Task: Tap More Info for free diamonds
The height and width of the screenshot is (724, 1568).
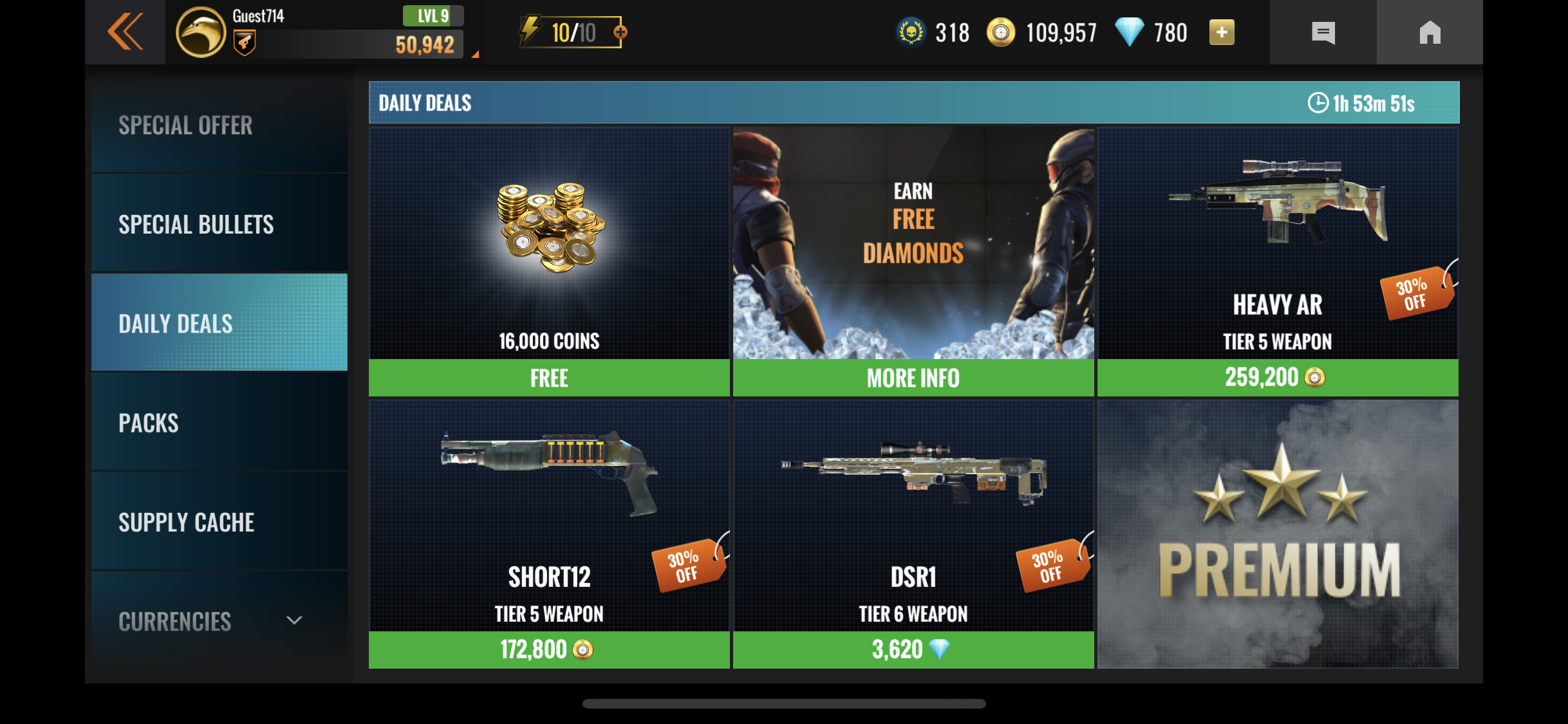Action: pyautogui.click(x=913, y=378)
